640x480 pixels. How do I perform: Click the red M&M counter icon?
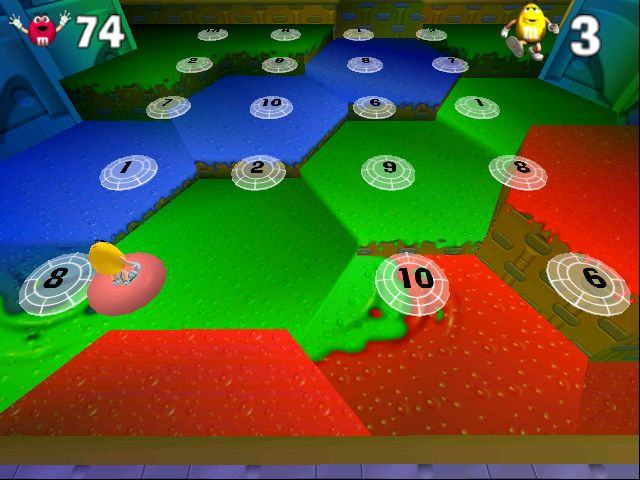[41, 29]
